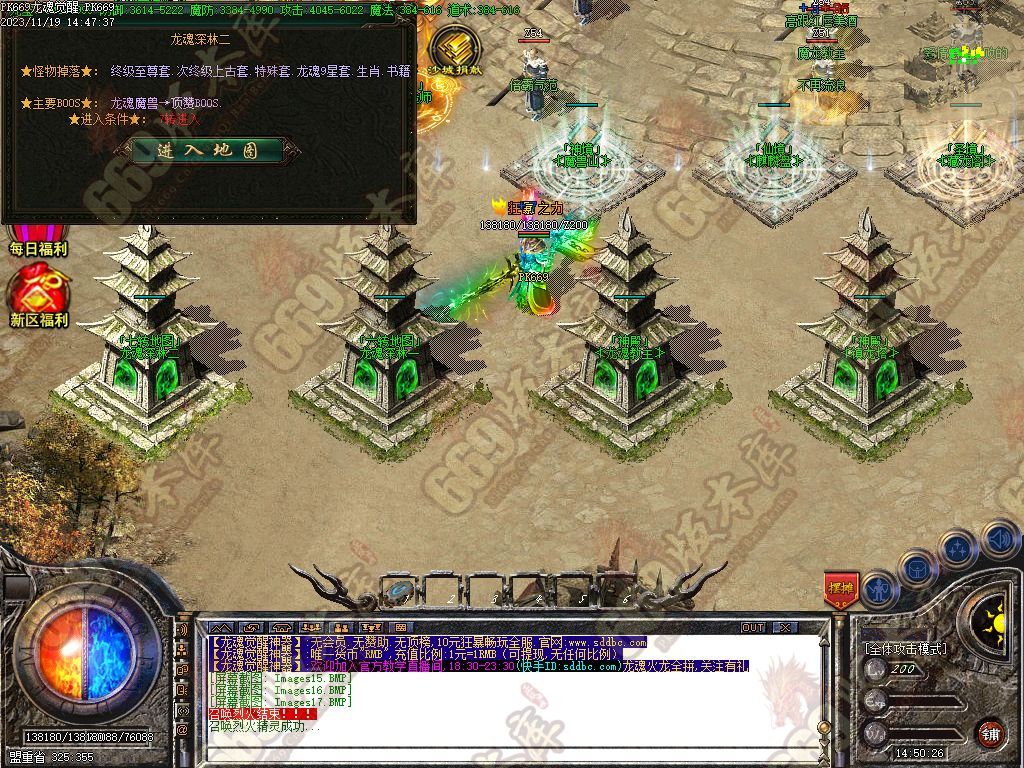1024x768 pixels.
Task: Close the chat panel with X button
Action: [x=785, y=627]
